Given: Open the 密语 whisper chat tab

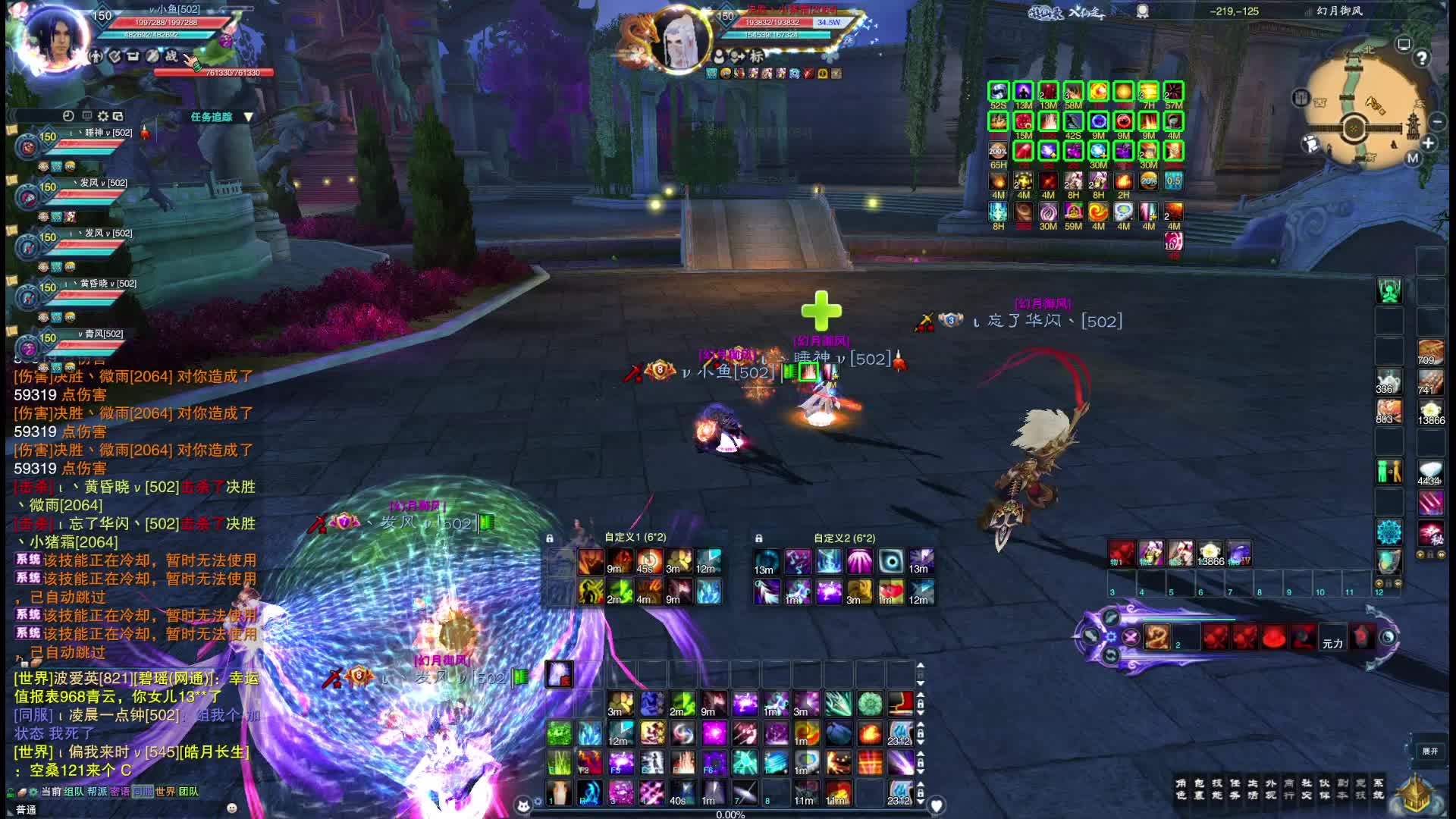Looking at the screenshot, I should (120, 792).
